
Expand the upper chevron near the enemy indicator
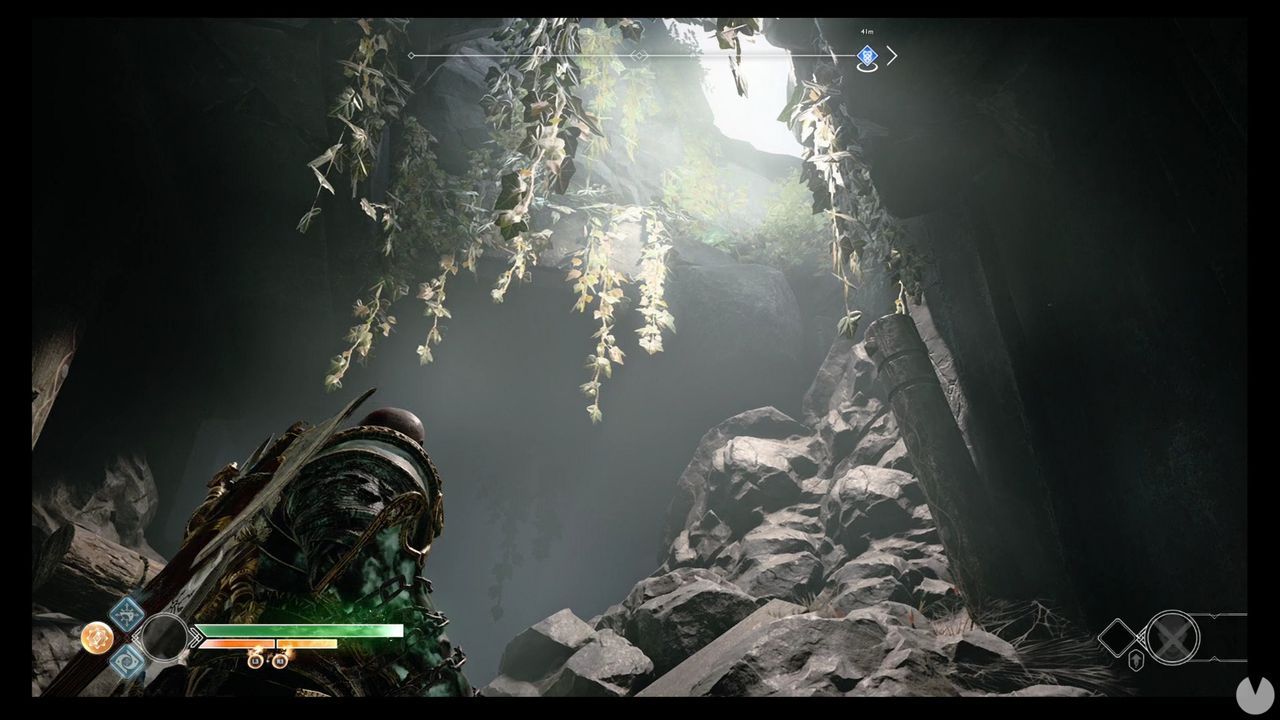click(1214, 616)
